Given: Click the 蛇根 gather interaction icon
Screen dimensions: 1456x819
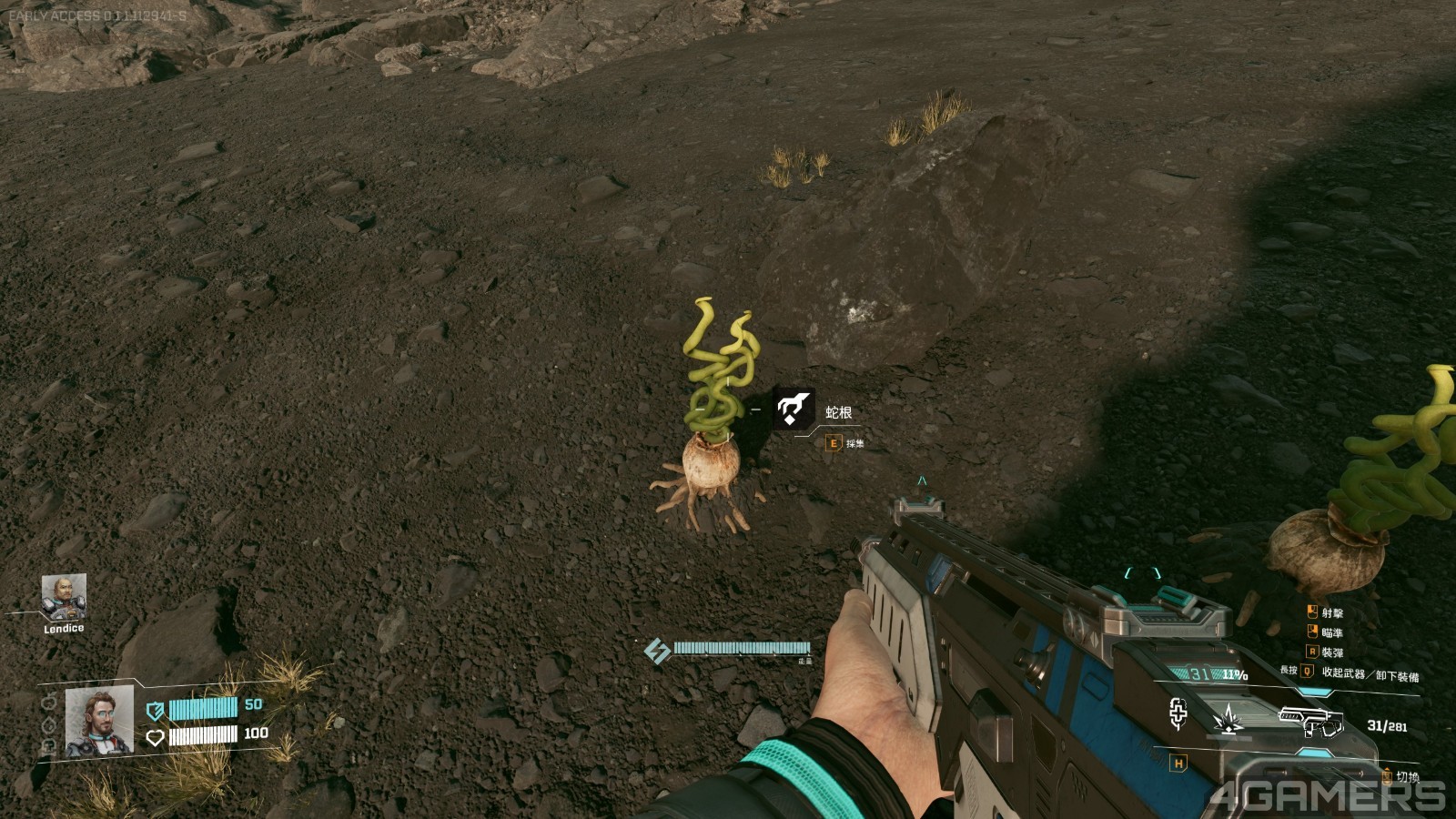Looking at the screenshot, I should click(793, 409).
